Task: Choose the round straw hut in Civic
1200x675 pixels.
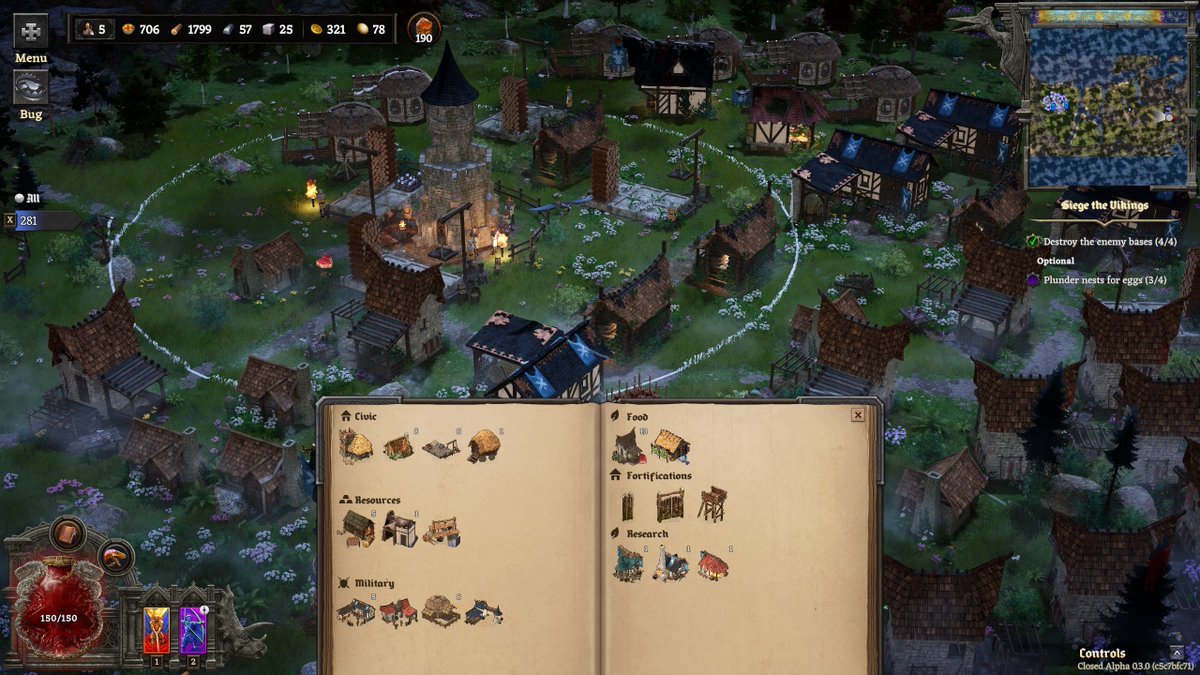Action: coord(484,446)
